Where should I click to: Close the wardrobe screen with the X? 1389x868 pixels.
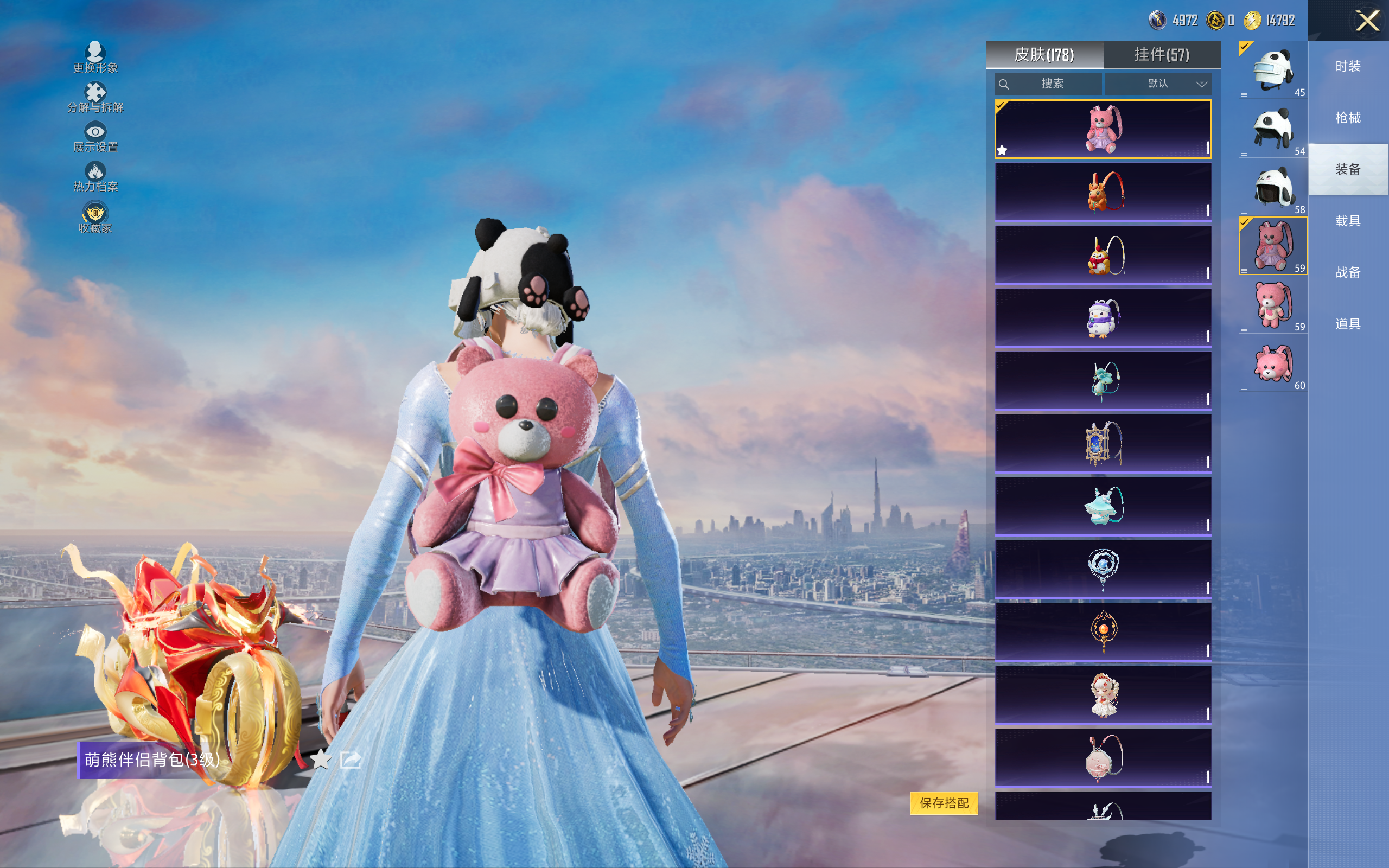[x=1367, y=21]
